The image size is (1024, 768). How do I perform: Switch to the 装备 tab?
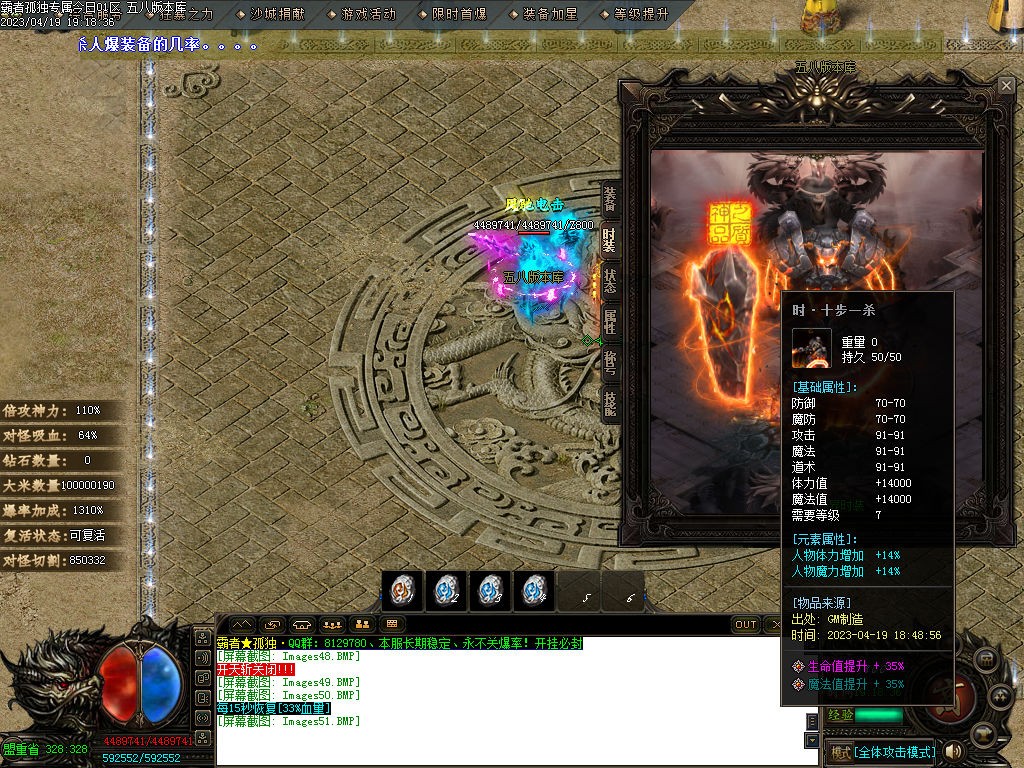[609, 199]
